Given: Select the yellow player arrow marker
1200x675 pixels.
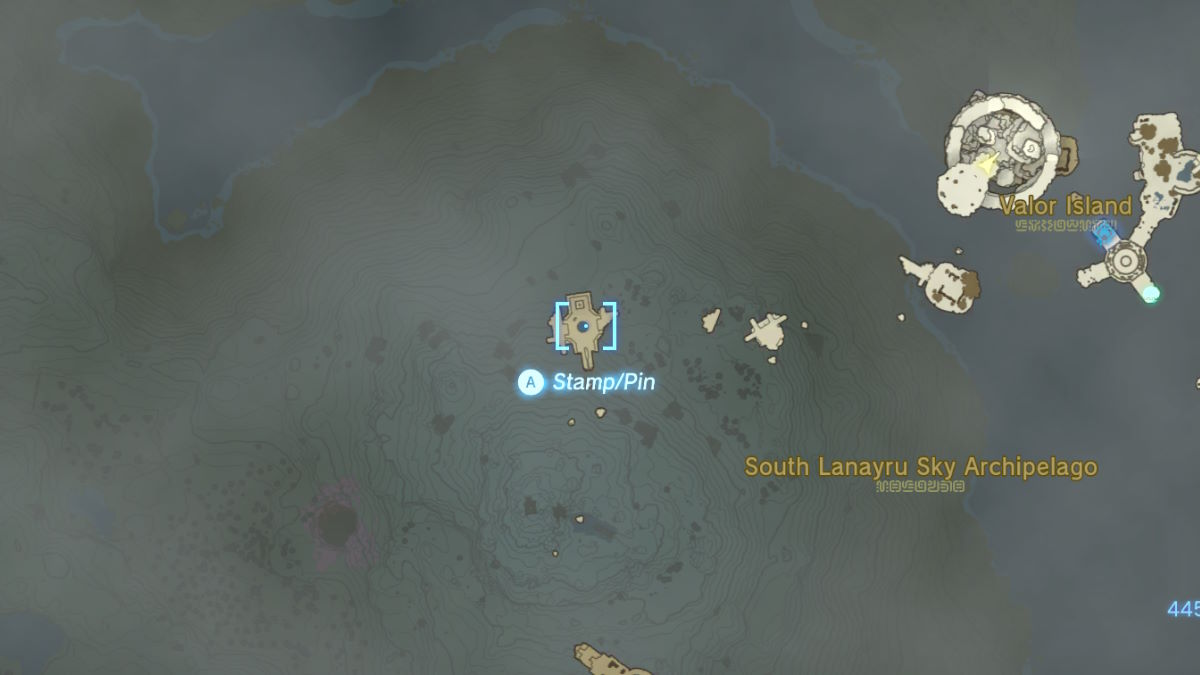Looking at the screenshot, I should pyautogui.click(x=990, y=164).
